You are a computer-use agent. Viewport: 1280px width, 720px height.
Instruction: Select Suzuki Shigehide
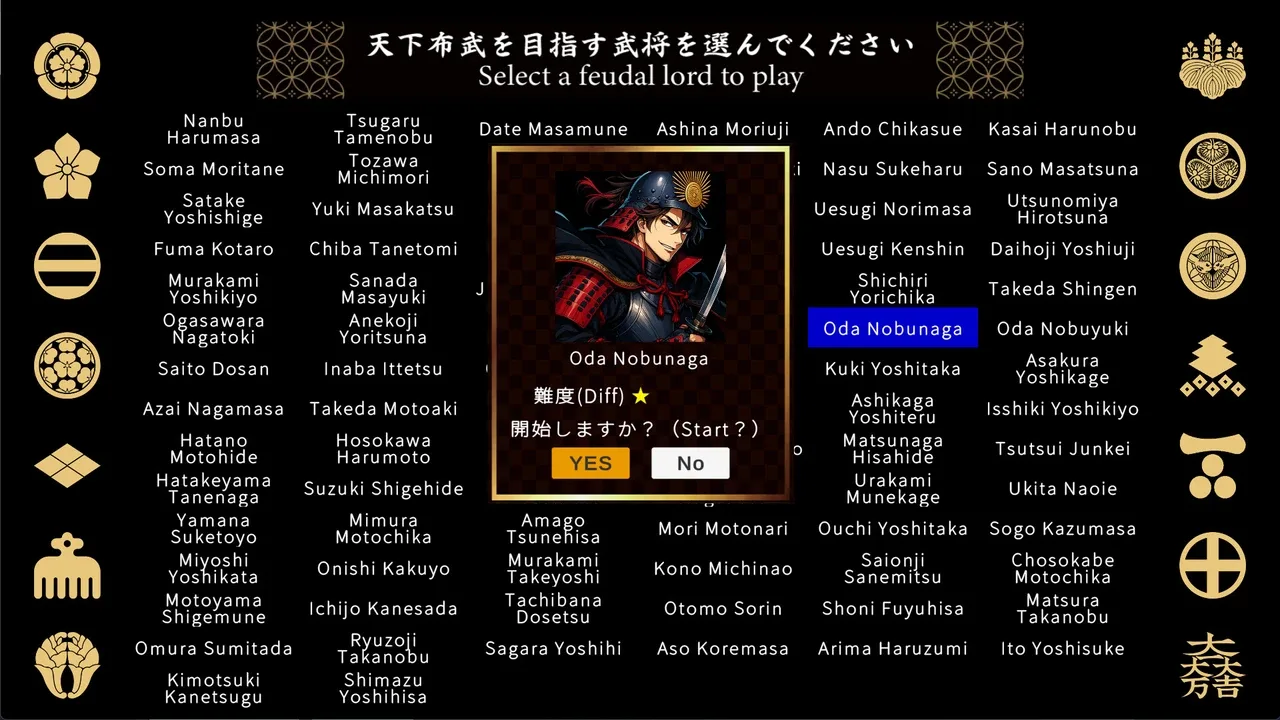point(383,489)
